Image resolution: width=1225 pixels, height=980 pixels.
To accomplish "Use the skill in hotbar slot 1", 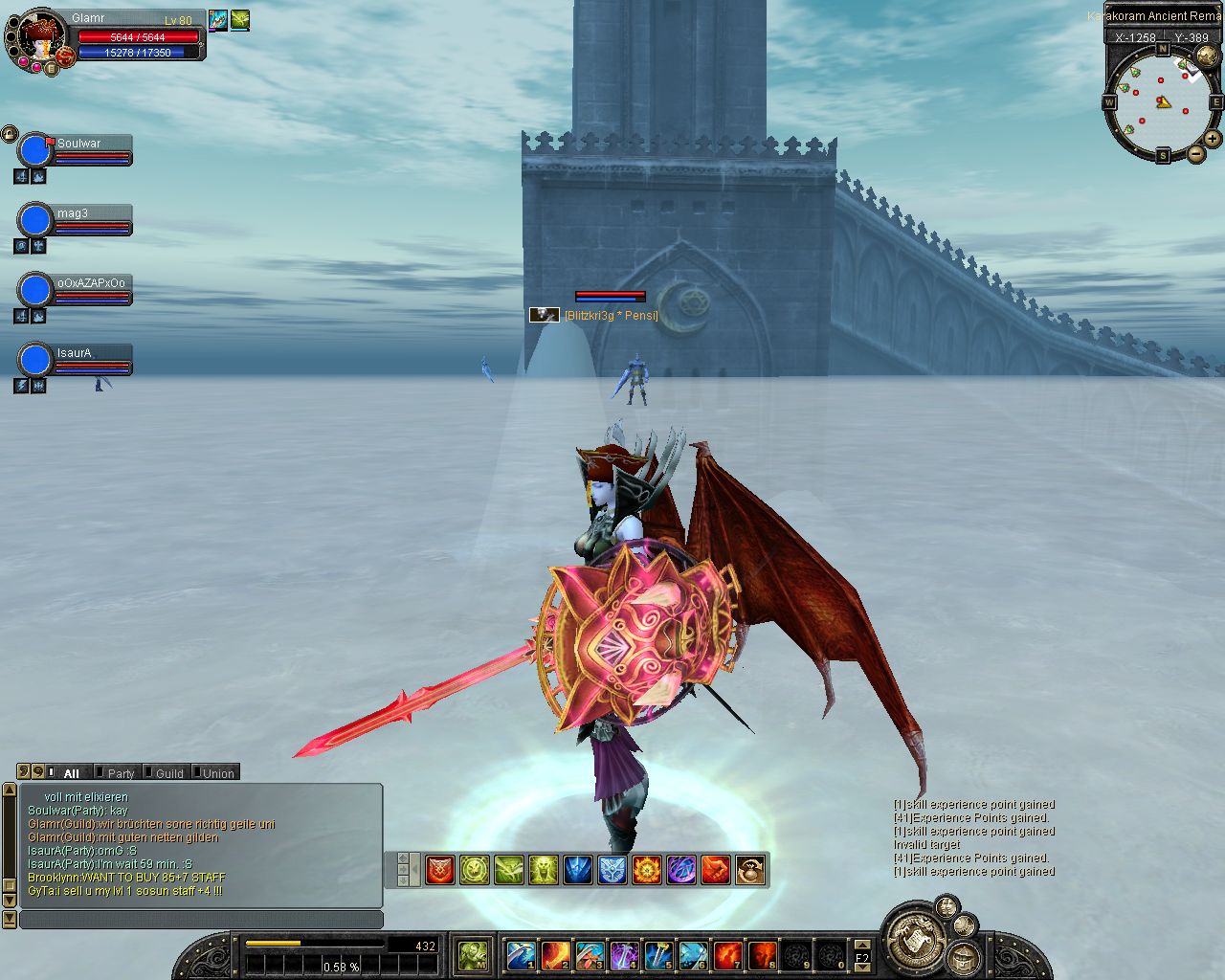I will (x=522, y=955).
